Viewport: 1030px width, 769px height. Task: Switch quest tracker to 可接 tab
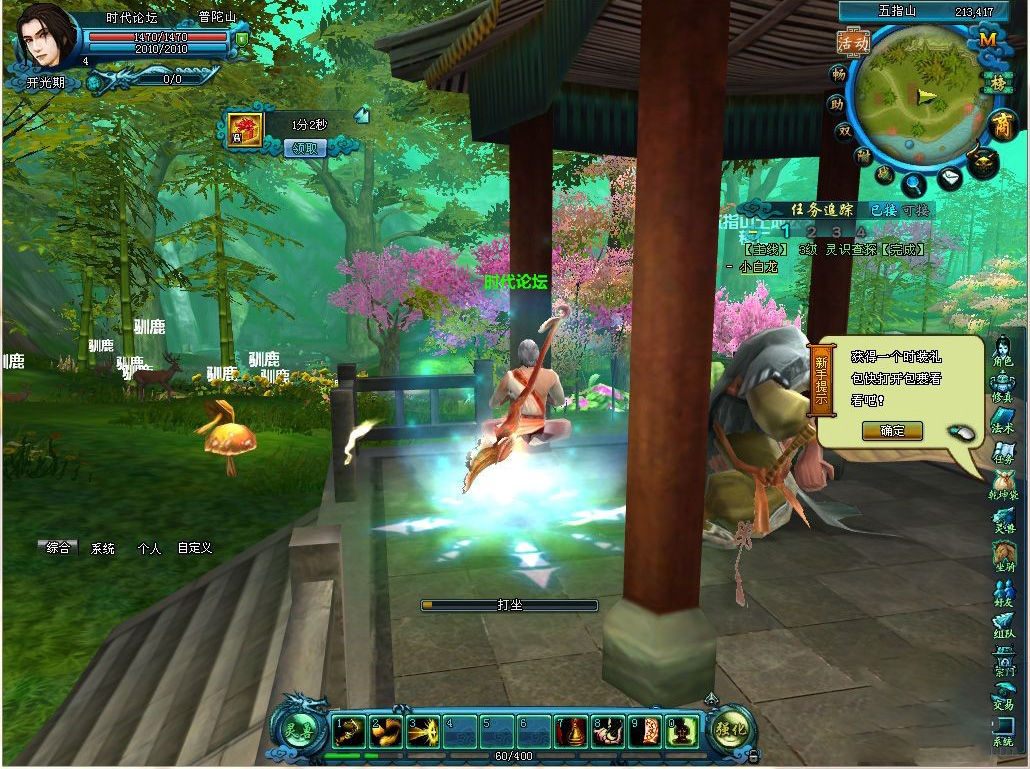(x=915, y=210)
